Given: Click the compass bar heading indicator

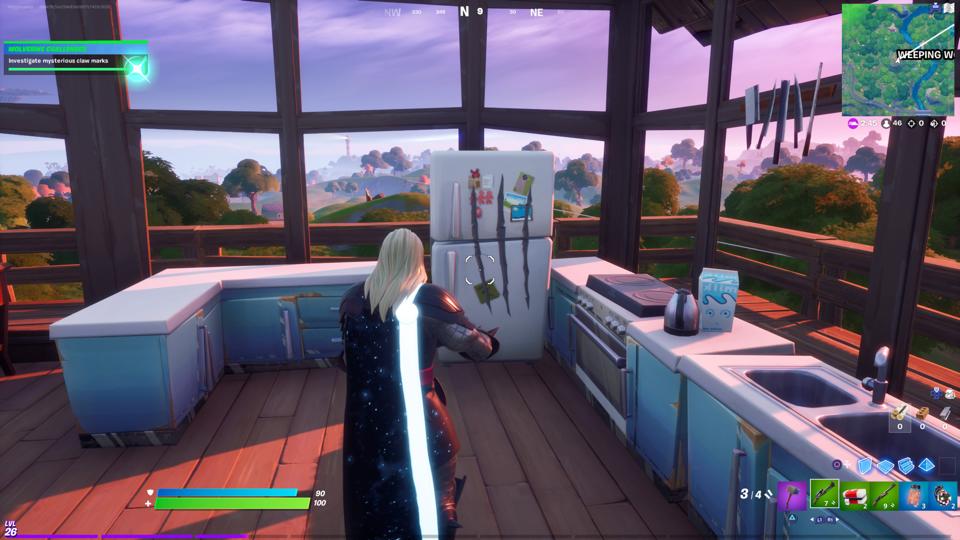Looking at the screenshot, I should (x=465, y=12).
